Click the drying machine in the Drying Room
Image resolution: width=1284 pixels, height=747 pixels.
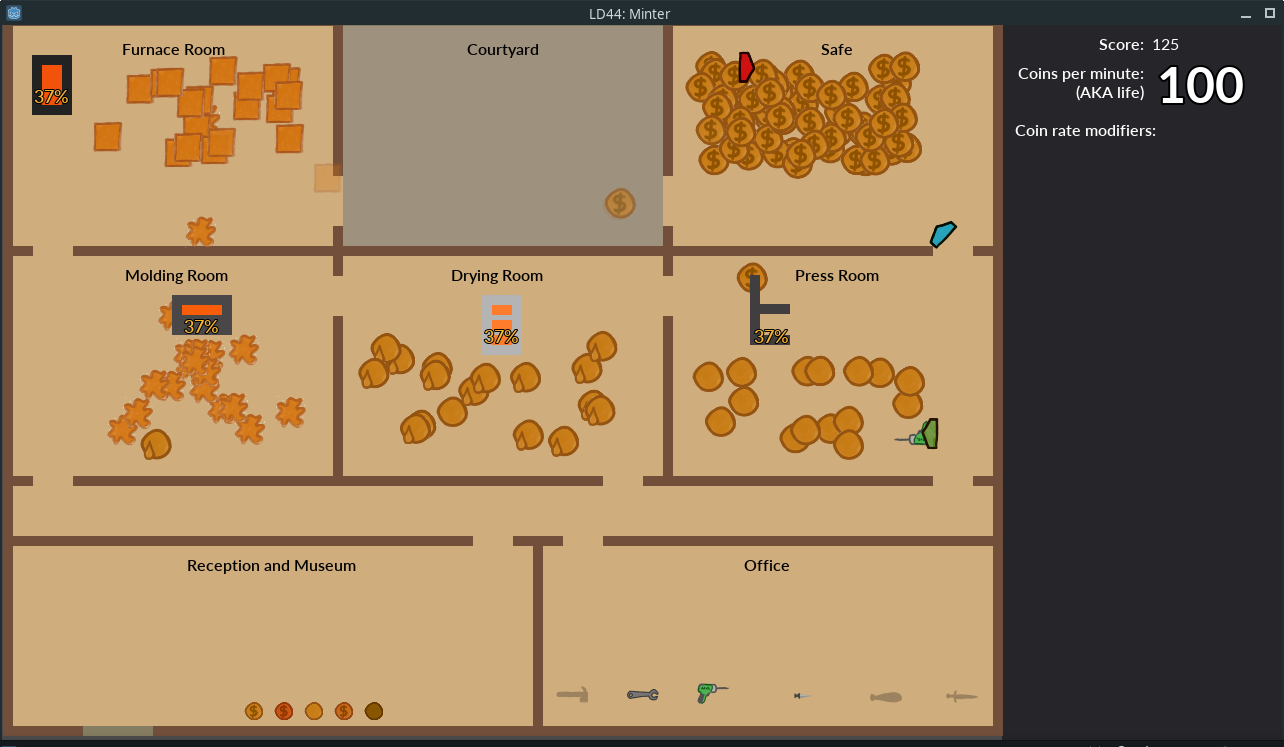tap(501, 324)
